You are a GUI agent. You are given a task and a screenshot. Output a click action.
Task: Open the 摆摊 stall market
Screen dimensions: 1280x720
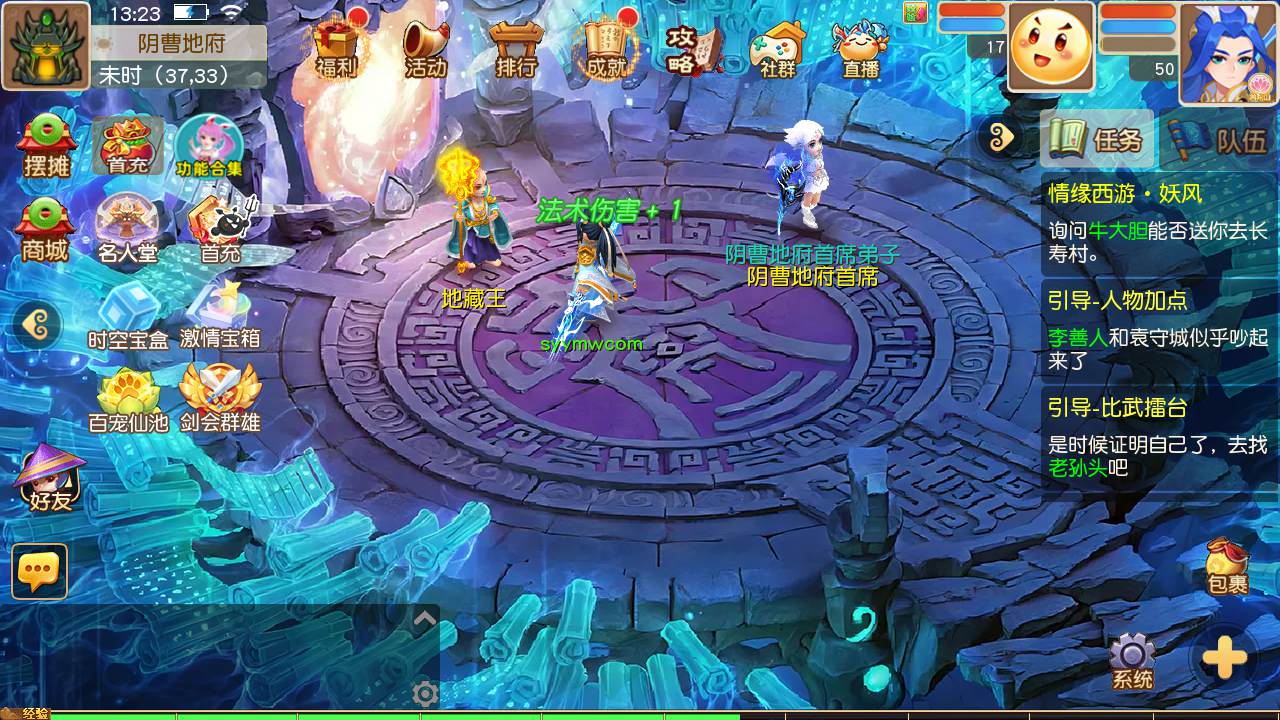tap(46, 147)
